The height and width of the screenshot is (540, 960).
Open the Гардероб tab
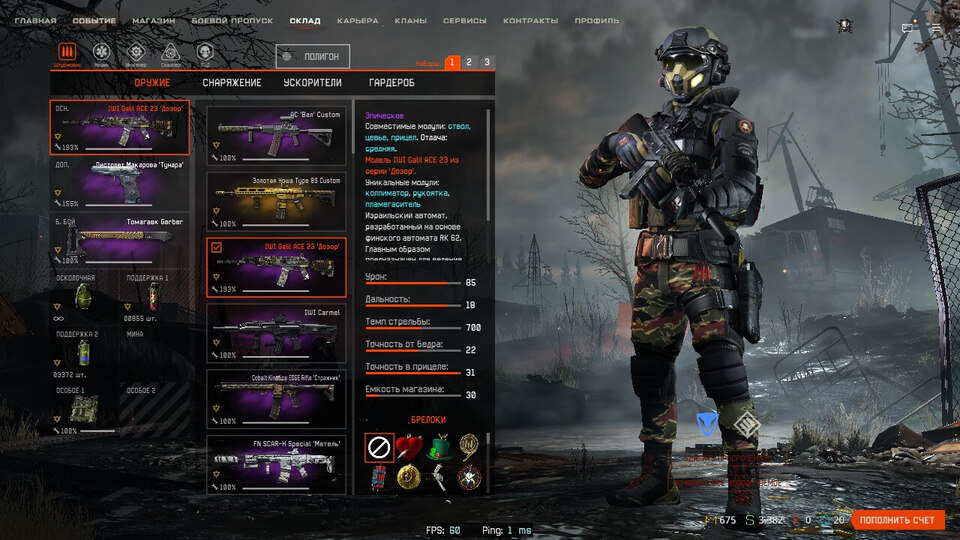(x=391, y=82)
